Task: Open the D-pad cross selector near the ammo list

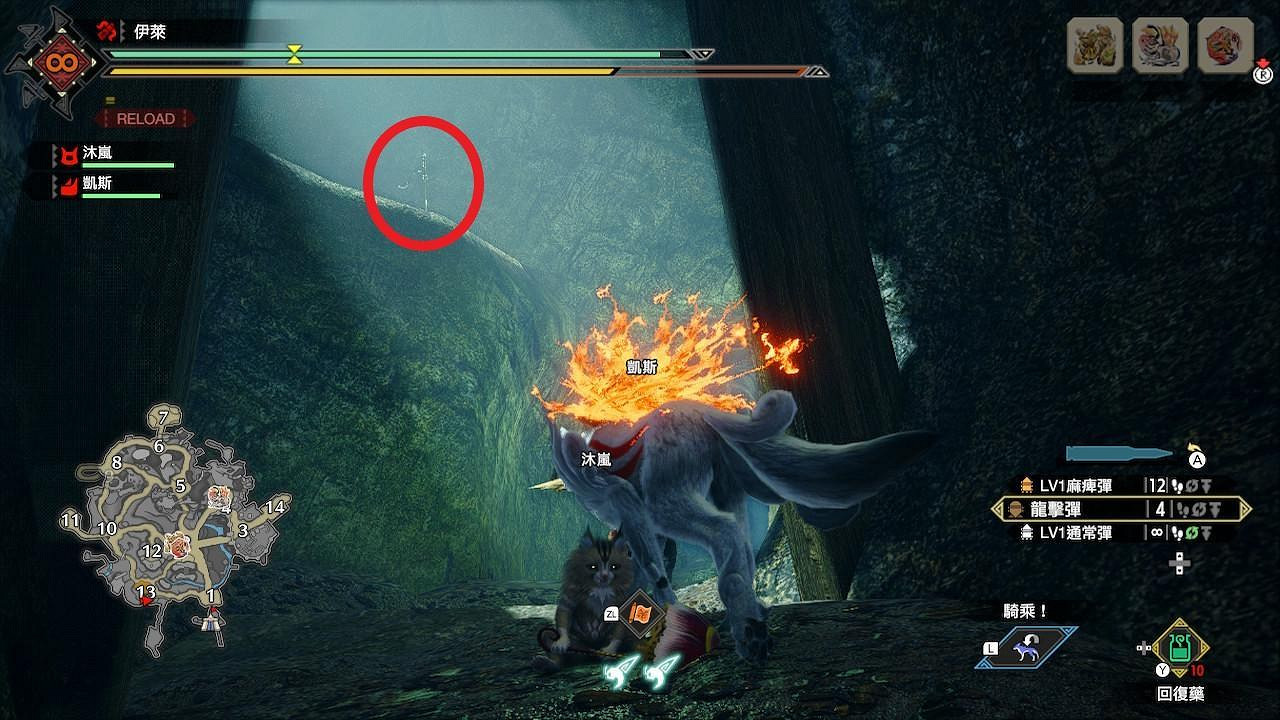Action: [x=1180, y=563]
